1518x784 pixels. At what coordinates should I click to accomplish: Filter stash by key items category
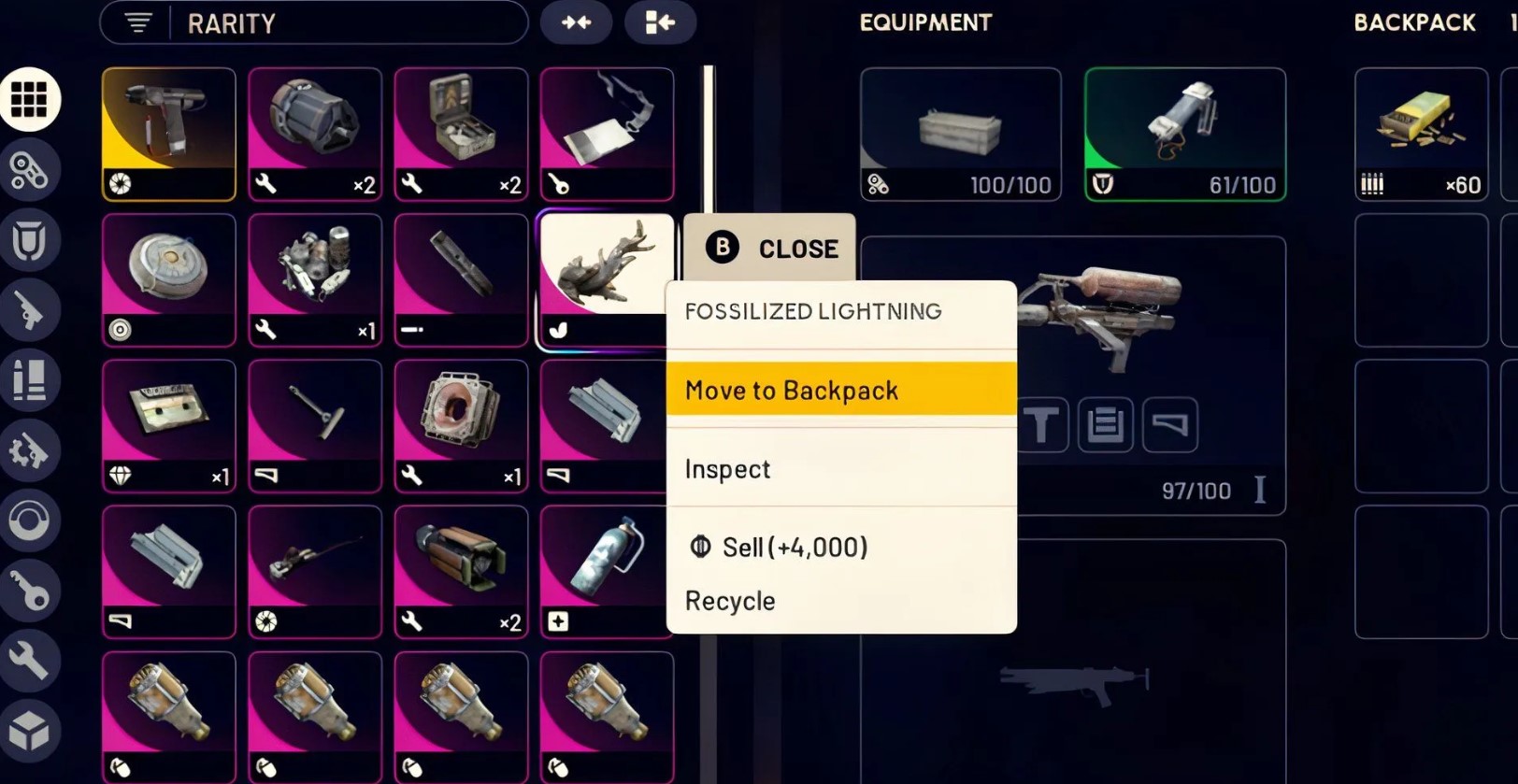point(29,590)
